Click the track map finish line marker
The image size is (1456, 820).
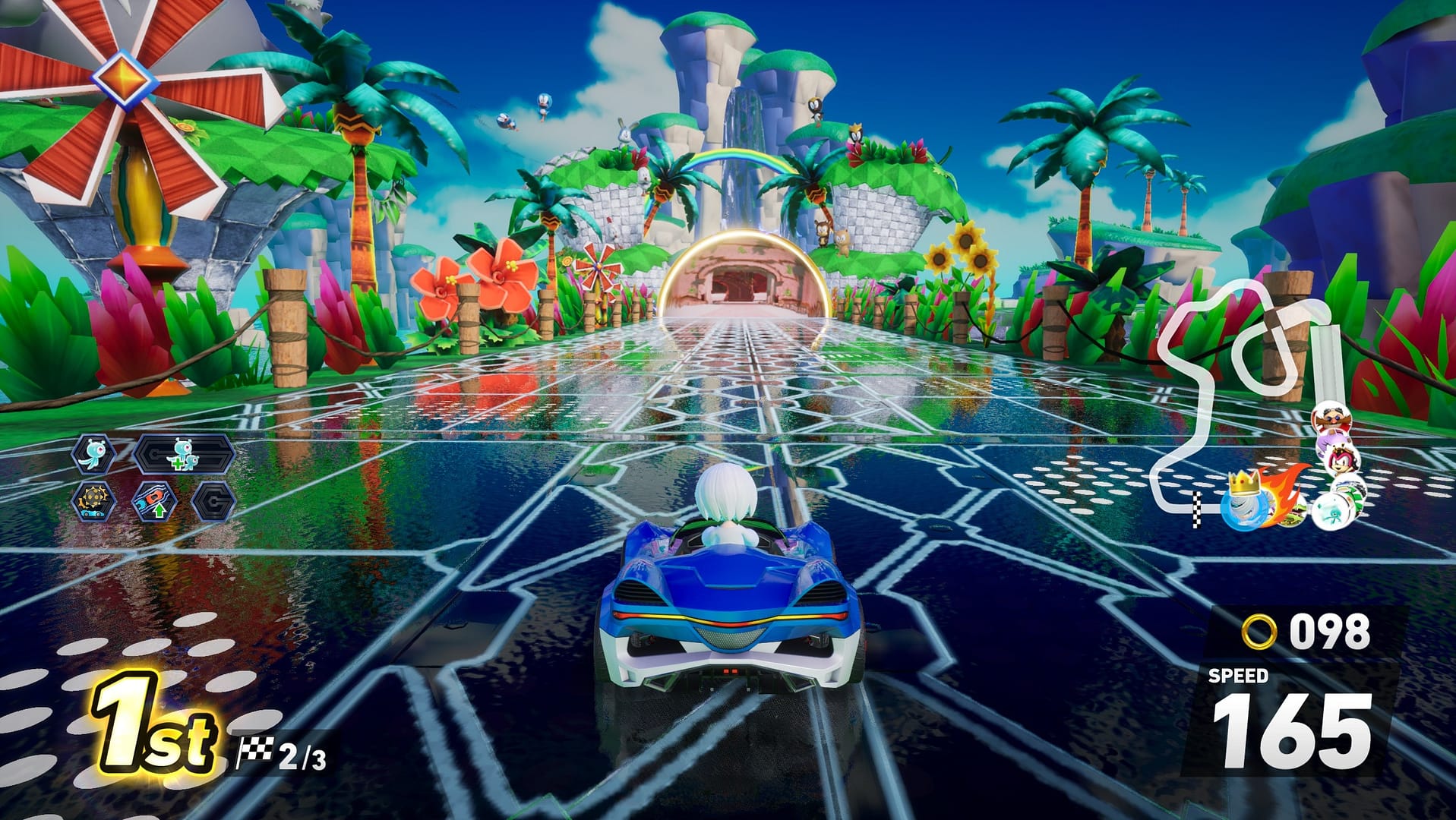point(1196,509)
